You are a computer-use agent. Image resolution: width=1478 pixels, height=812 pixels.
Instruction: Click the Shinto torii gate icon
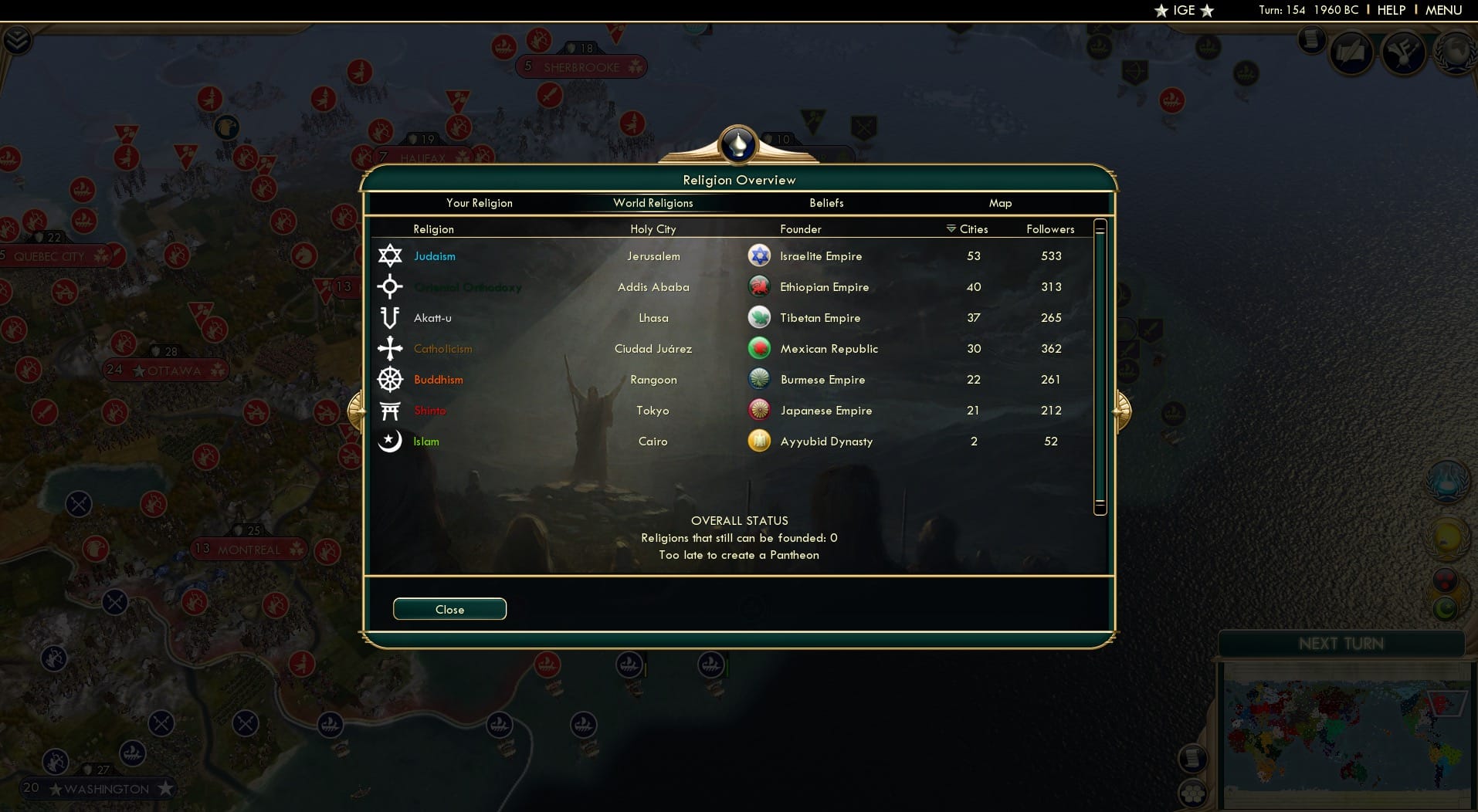coord(391,411)
